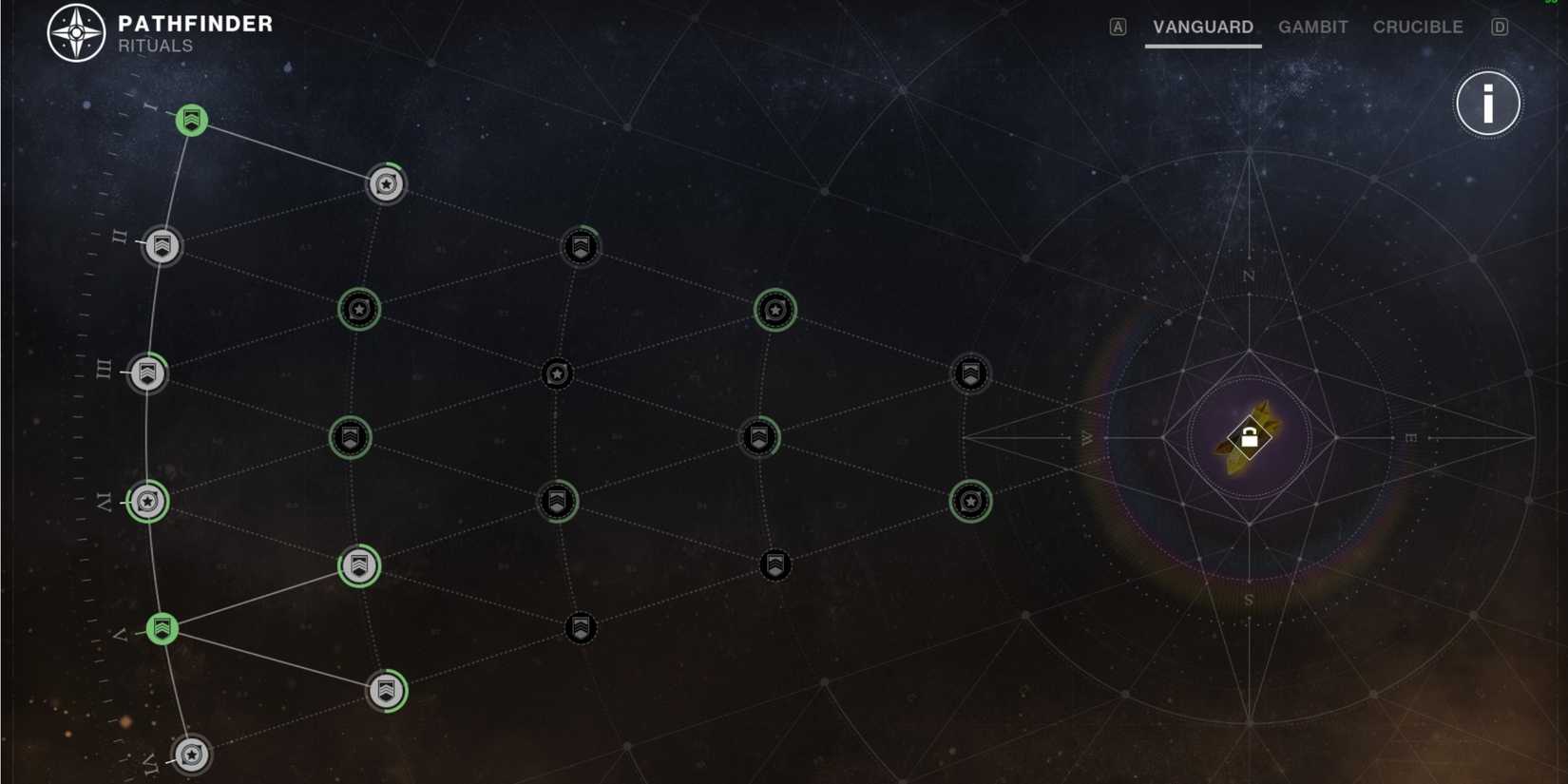Screen dimensions: 1568x784
Task: Open the dark star node mid-grid
Action: point(558,373)
